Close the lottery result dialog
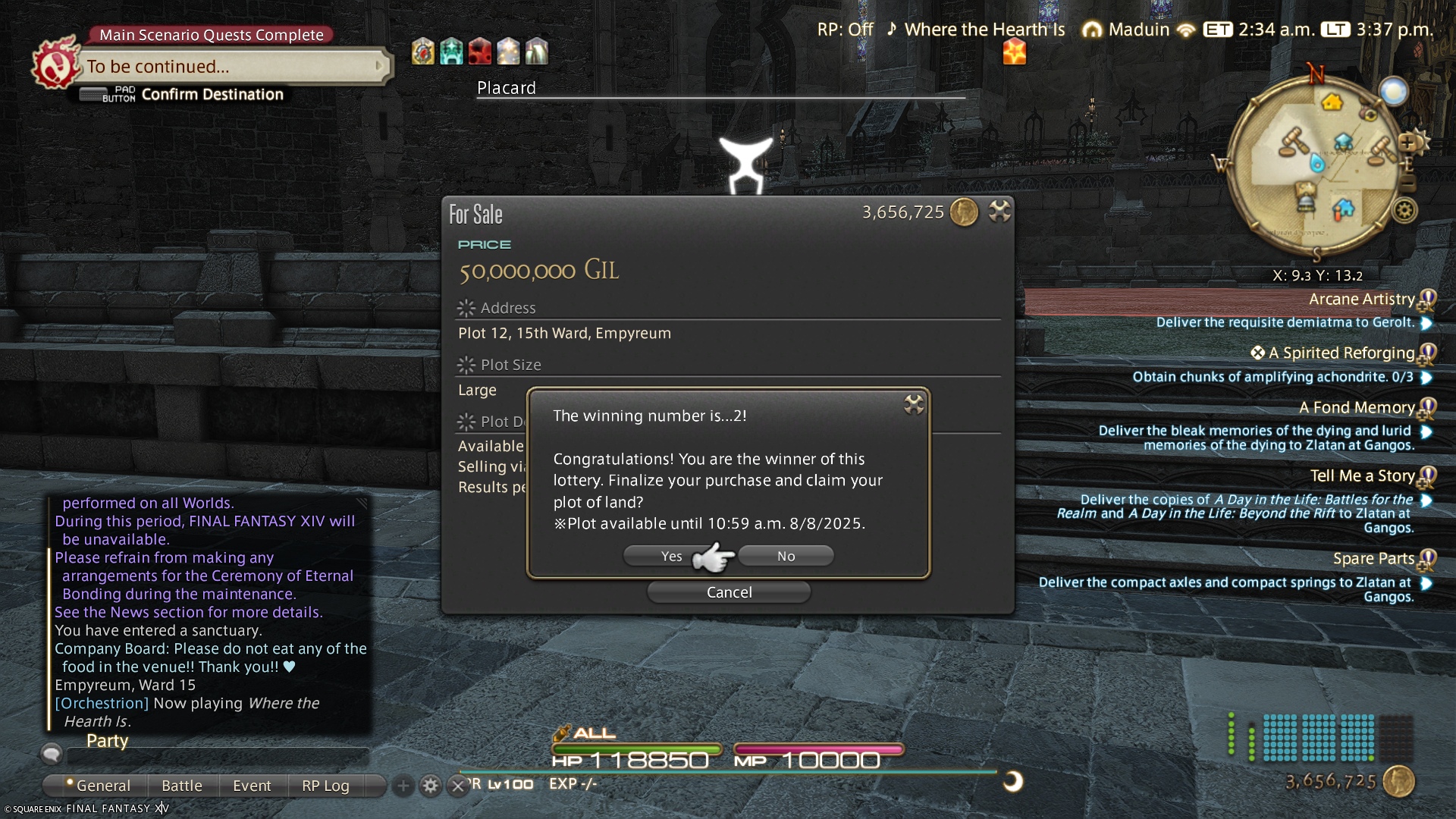This screenshot has width=1456, height=819. pyautogui.click(x=914, y=404)
